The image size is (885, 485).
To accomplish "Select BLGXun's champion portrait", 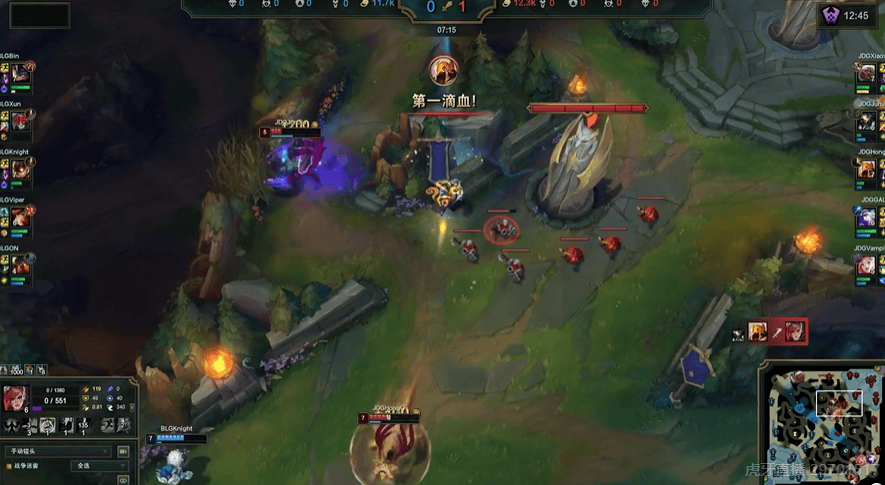I will [x=20, y=122].
